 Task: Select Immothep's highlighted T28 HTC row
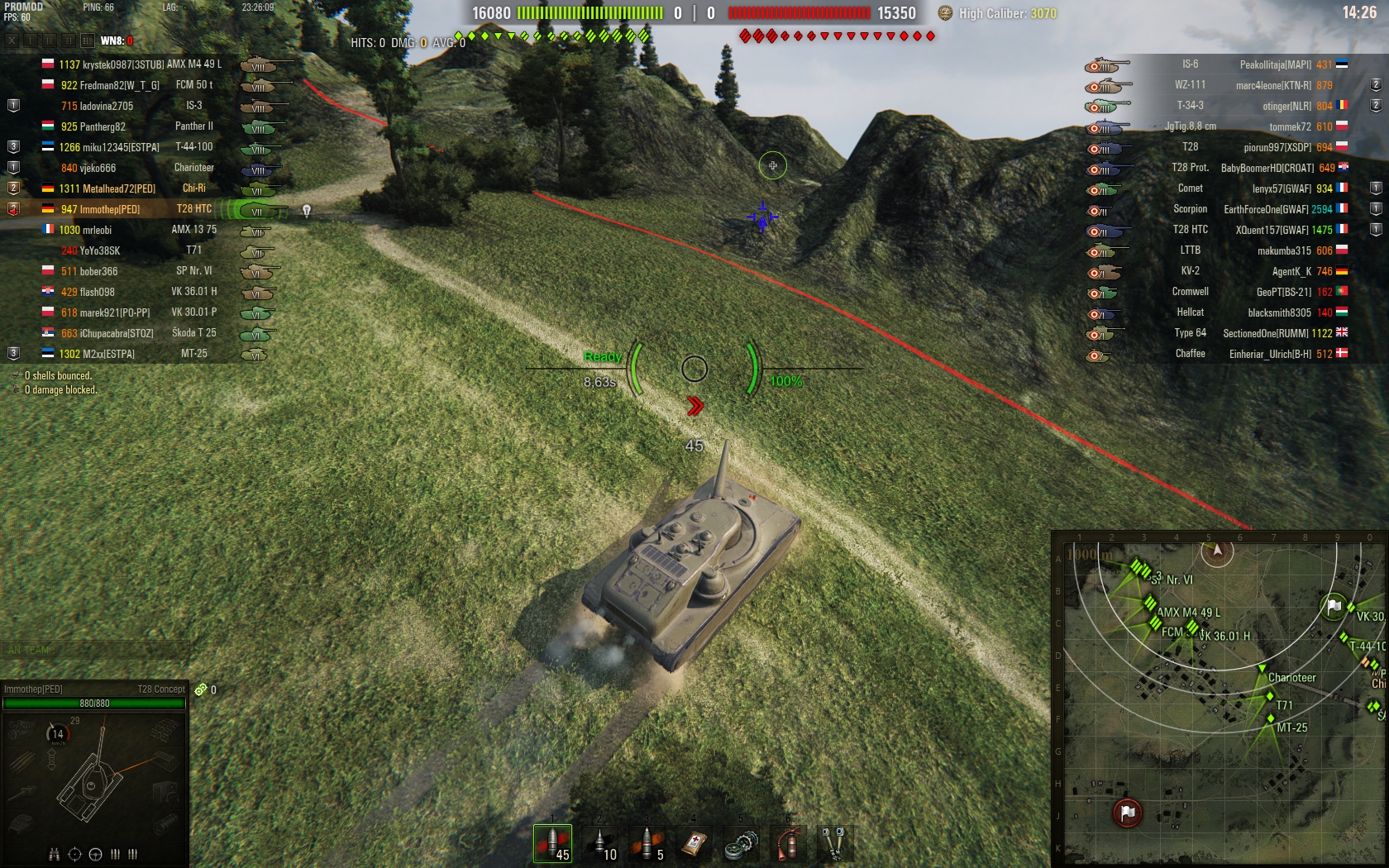pyautogui.click(x=141, y=209)
